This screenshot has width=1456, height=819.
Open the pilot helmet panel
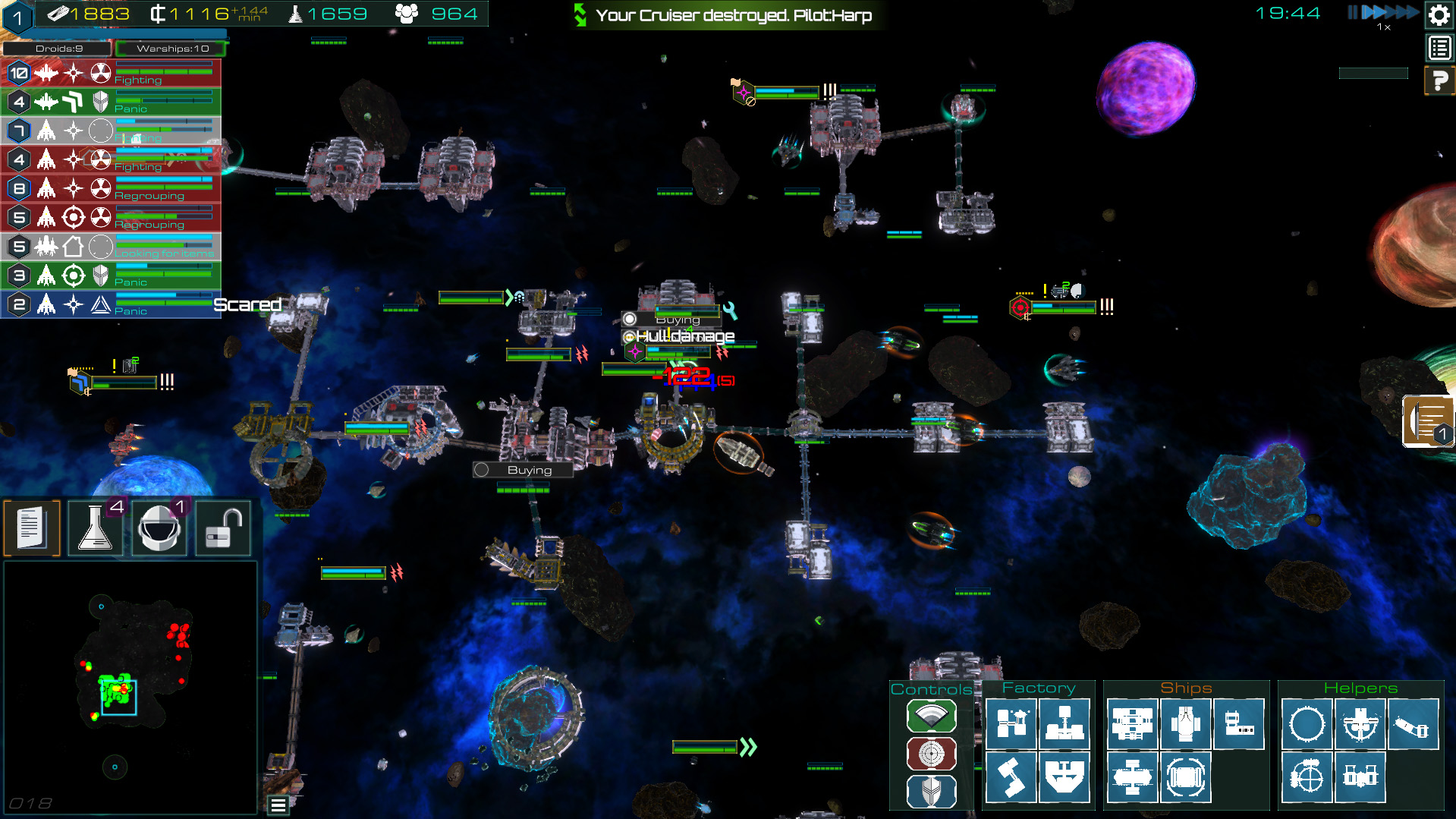pyautogui.click(x=159, y=528)
